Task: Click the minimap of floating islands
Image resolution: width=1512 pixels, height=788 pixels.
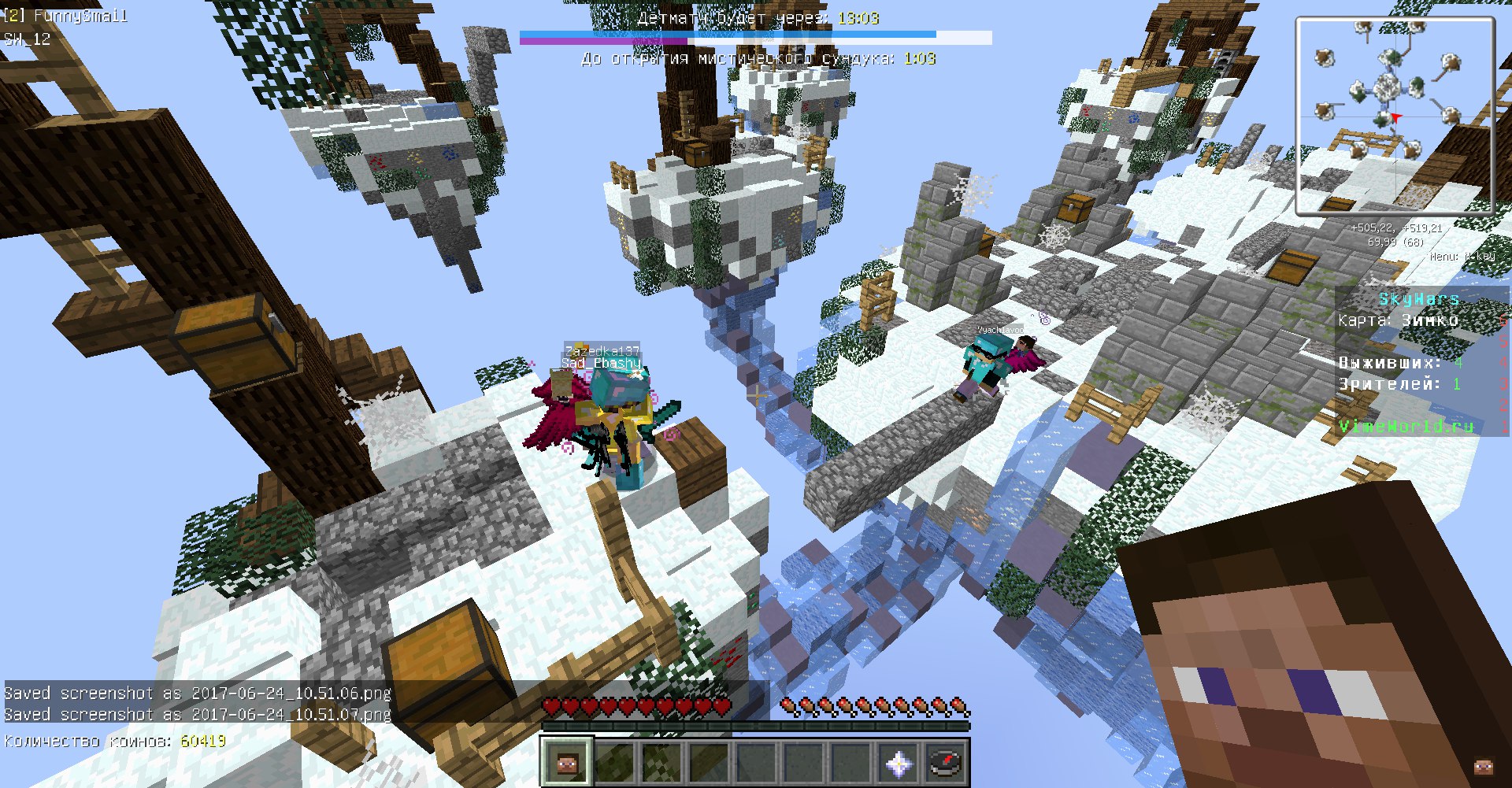Action: point(1395,117)
